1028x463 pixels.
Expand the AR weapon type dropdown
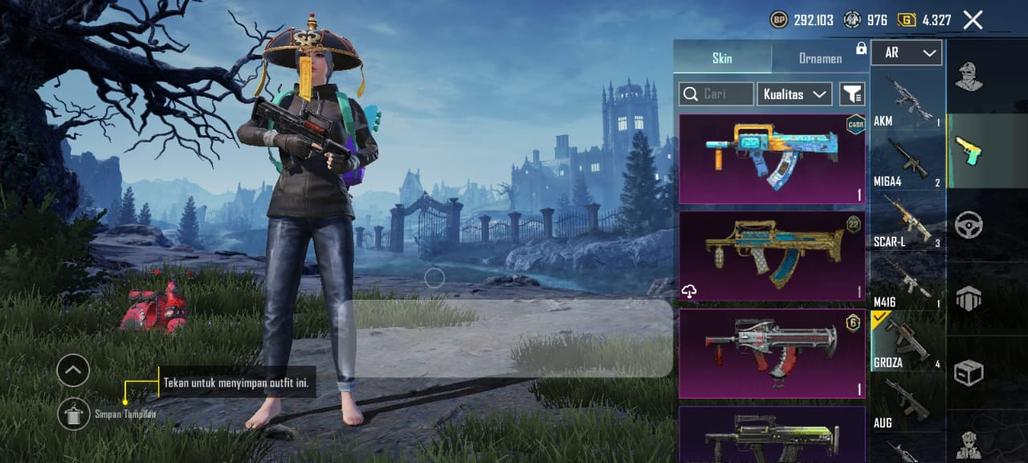point(906,52)
